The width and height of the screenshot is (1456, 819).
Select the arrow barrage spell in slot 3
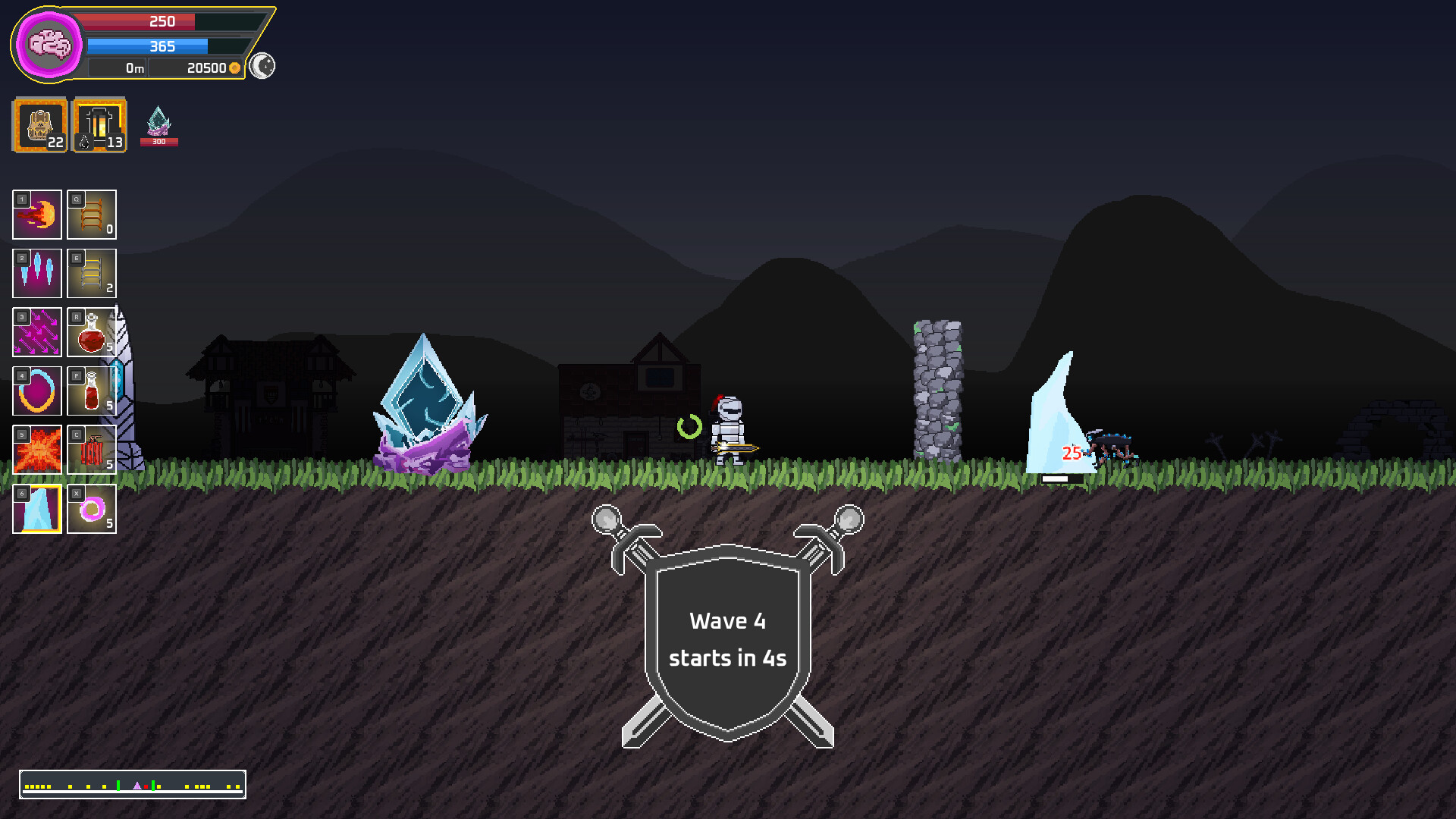point(36,332)
